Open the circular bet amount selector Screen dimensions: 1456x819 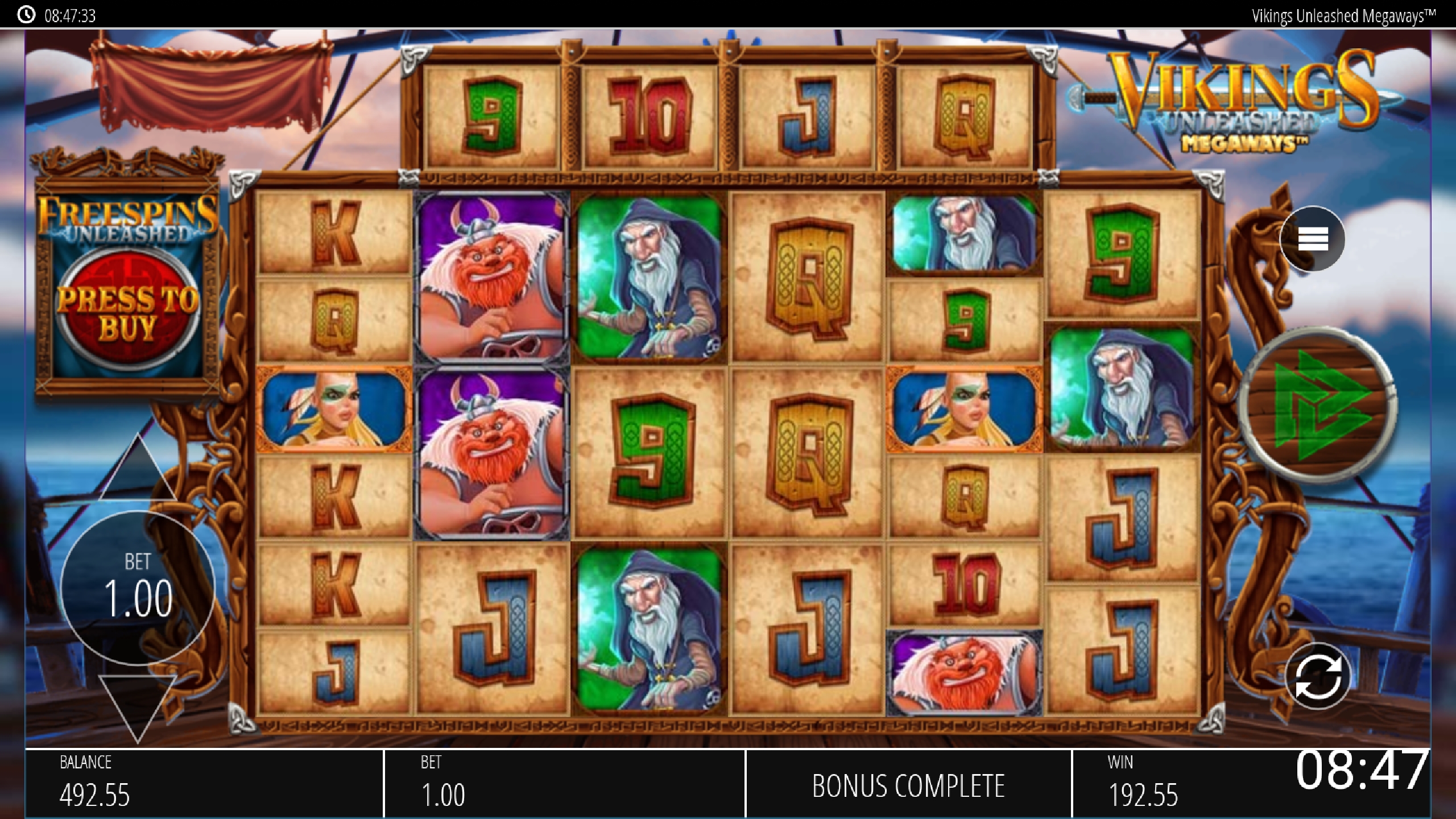[138, 587]
